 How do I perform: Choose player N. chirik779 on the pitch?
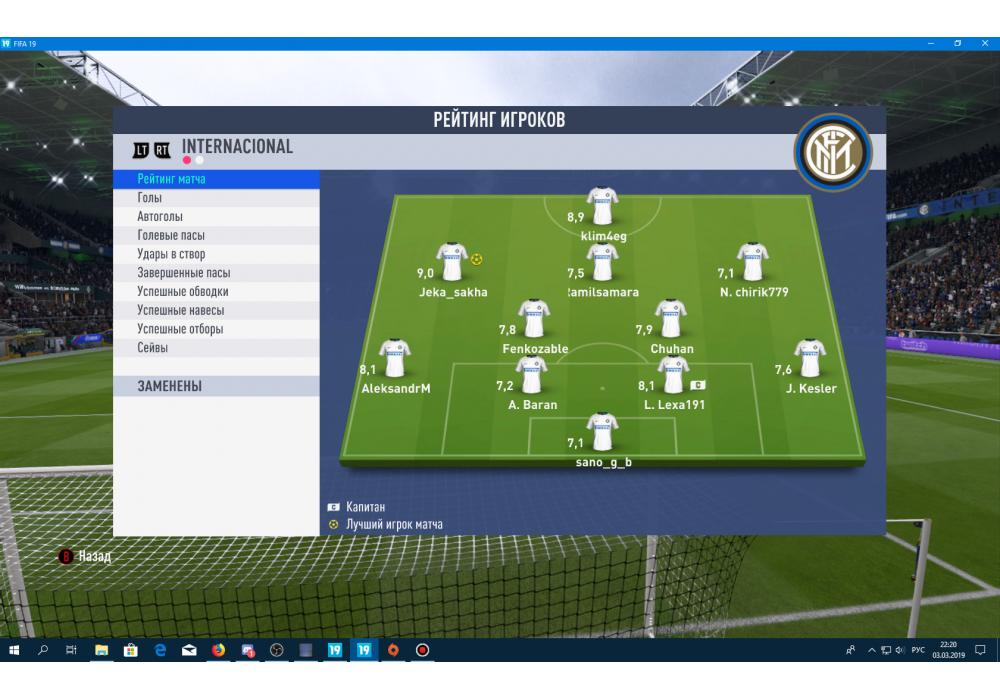pos(752,263)
